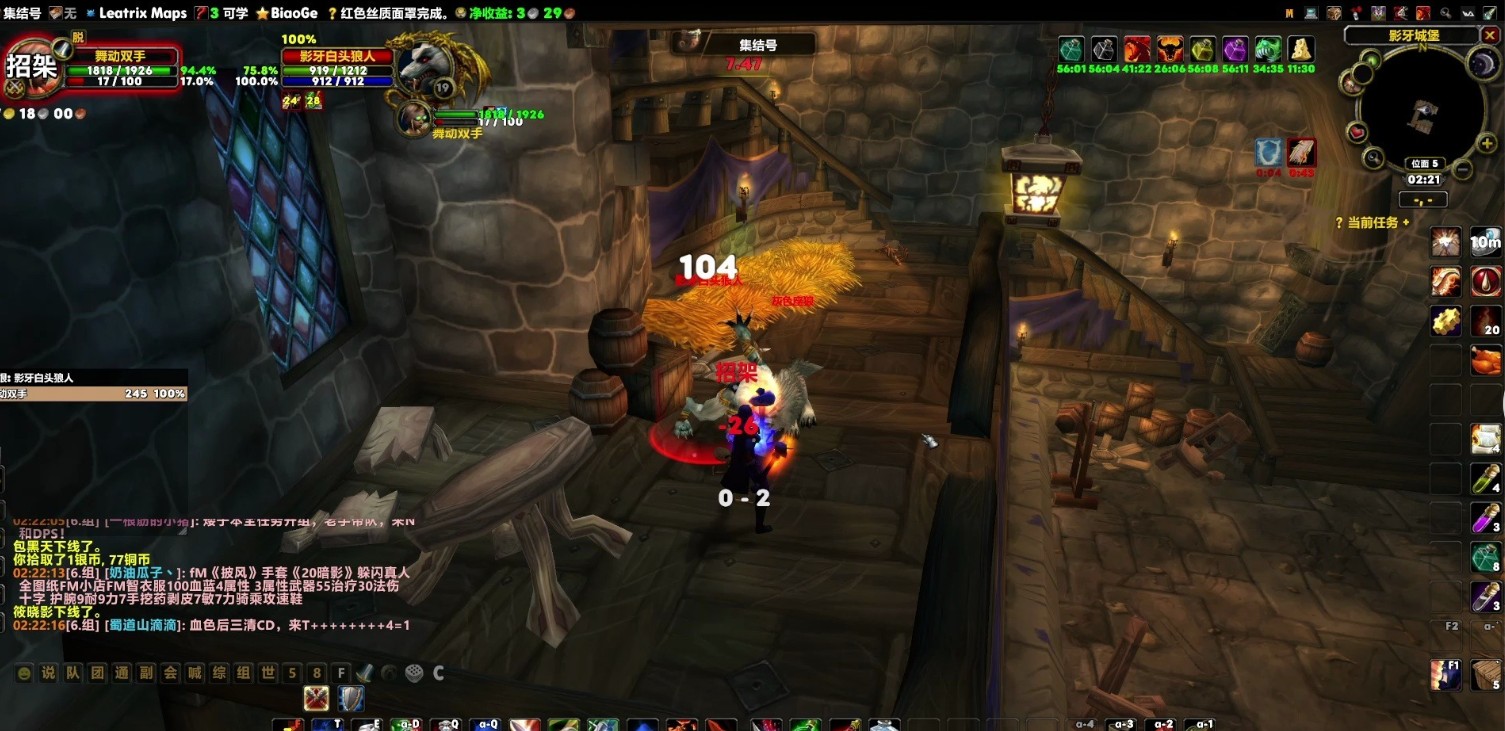The height and width of the screenshot is (731, 1505).
Task: Zoom out the minimap with minus button
Action: [x=1463, y=170]
